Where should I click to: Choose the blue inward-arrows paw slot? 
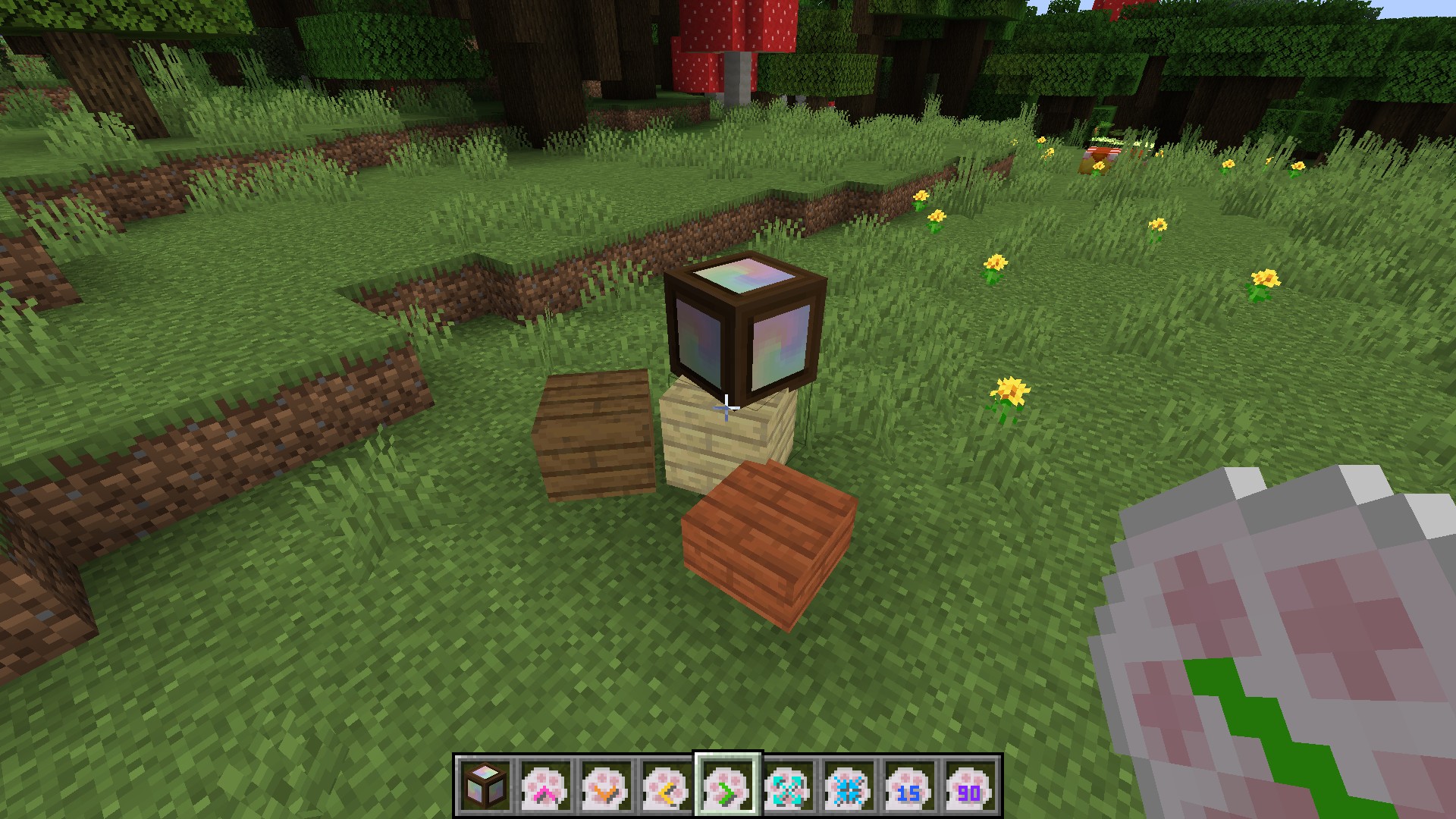pyautogui.click(x=849, y=785)
